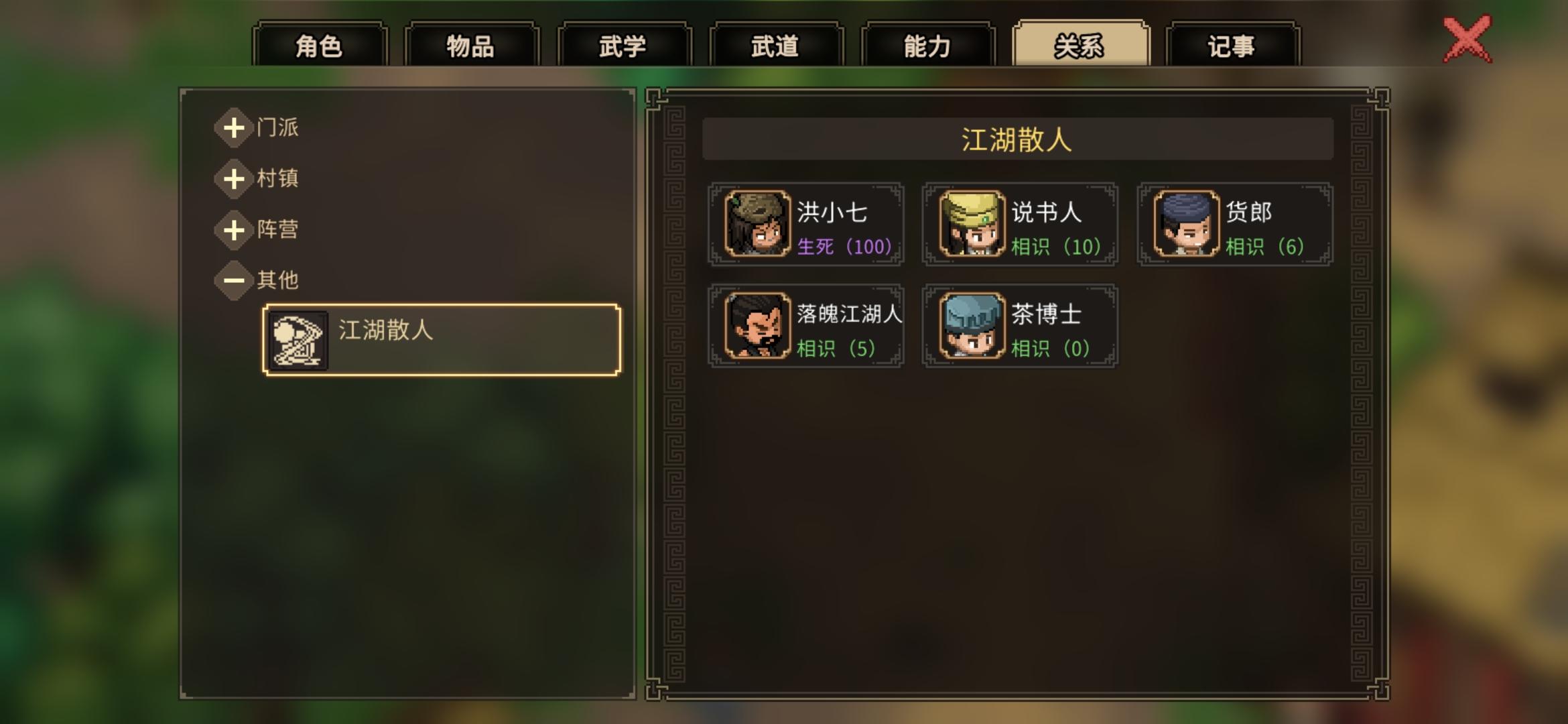Switch to the 武学 tab

click(x=624, y=44)
